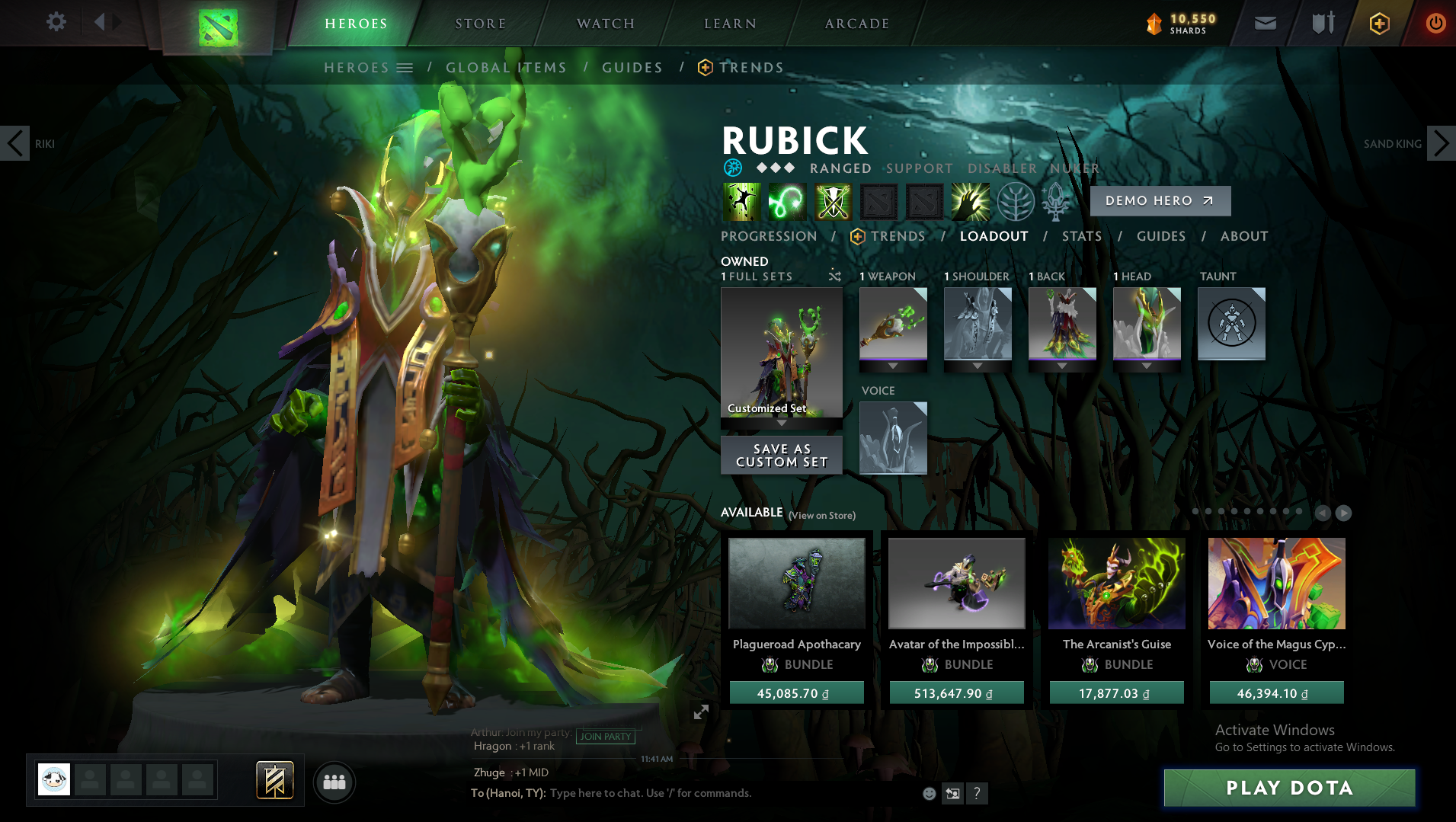Expand the weapon item slot dropdown arrow
This screenshot has height=822, width=1456.
[893, 365]
